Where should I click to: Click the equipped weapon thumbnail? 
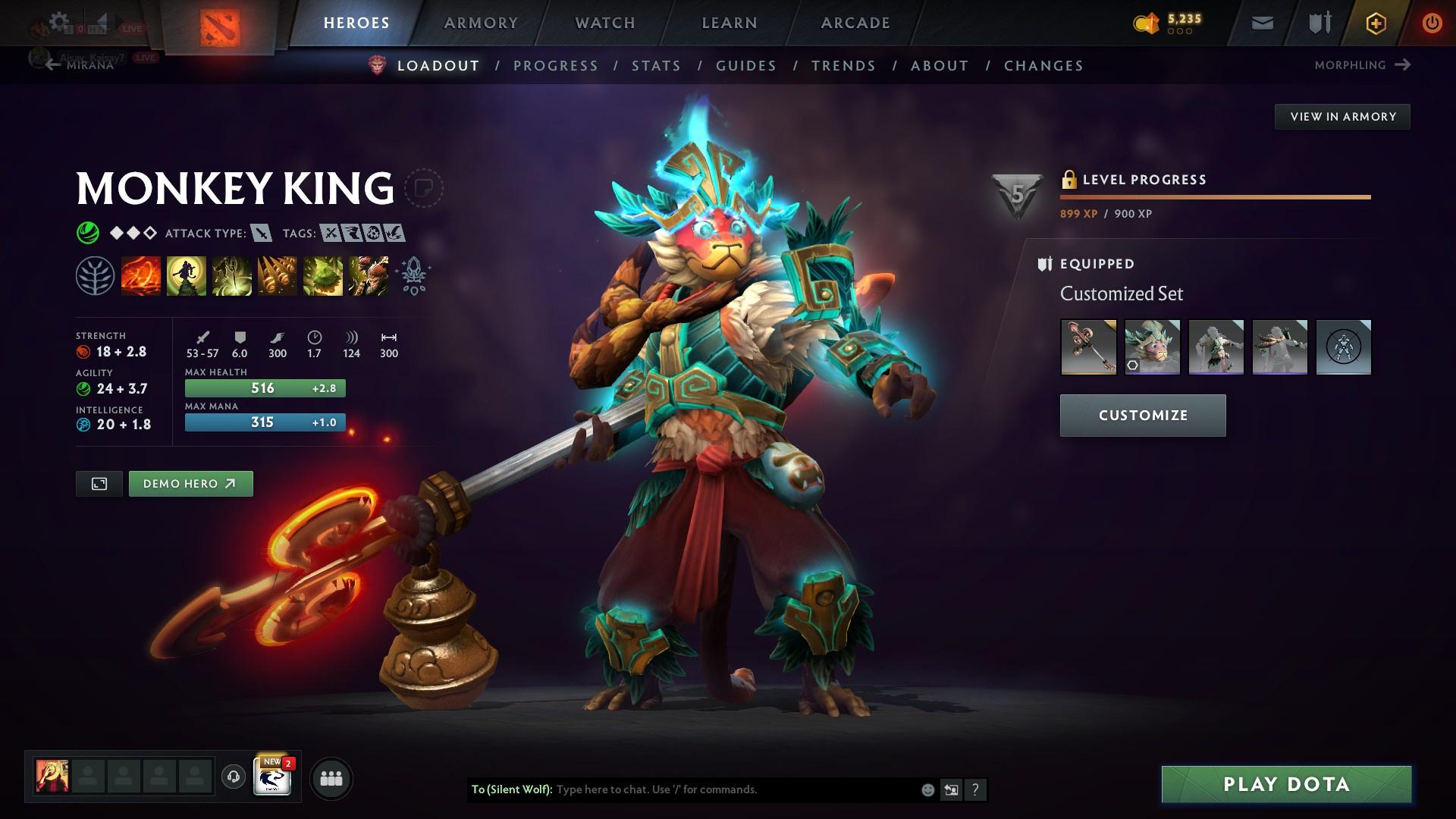[1087, 347]
